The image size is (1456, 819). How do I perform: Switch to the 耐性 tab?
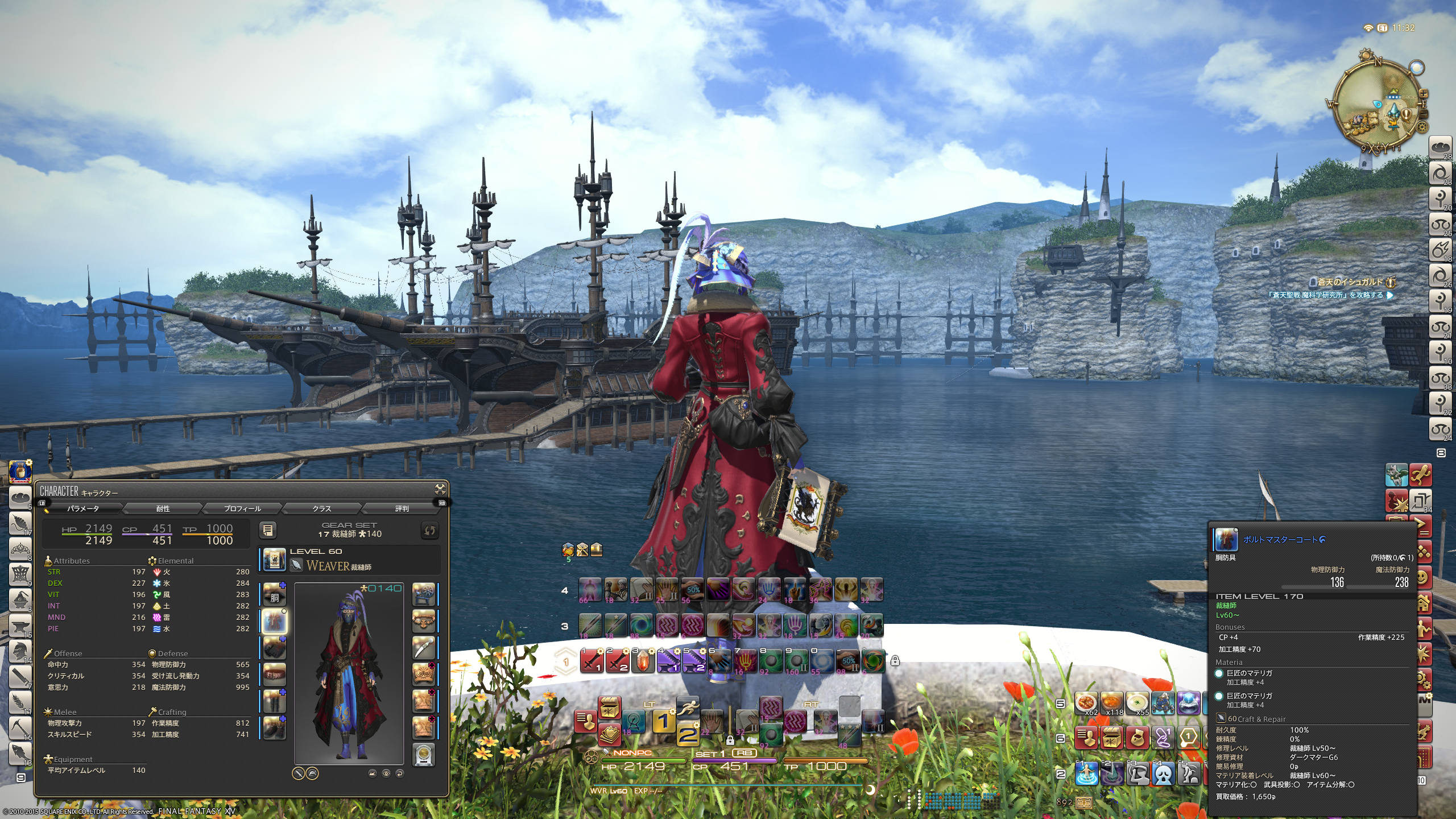(163, 508)
